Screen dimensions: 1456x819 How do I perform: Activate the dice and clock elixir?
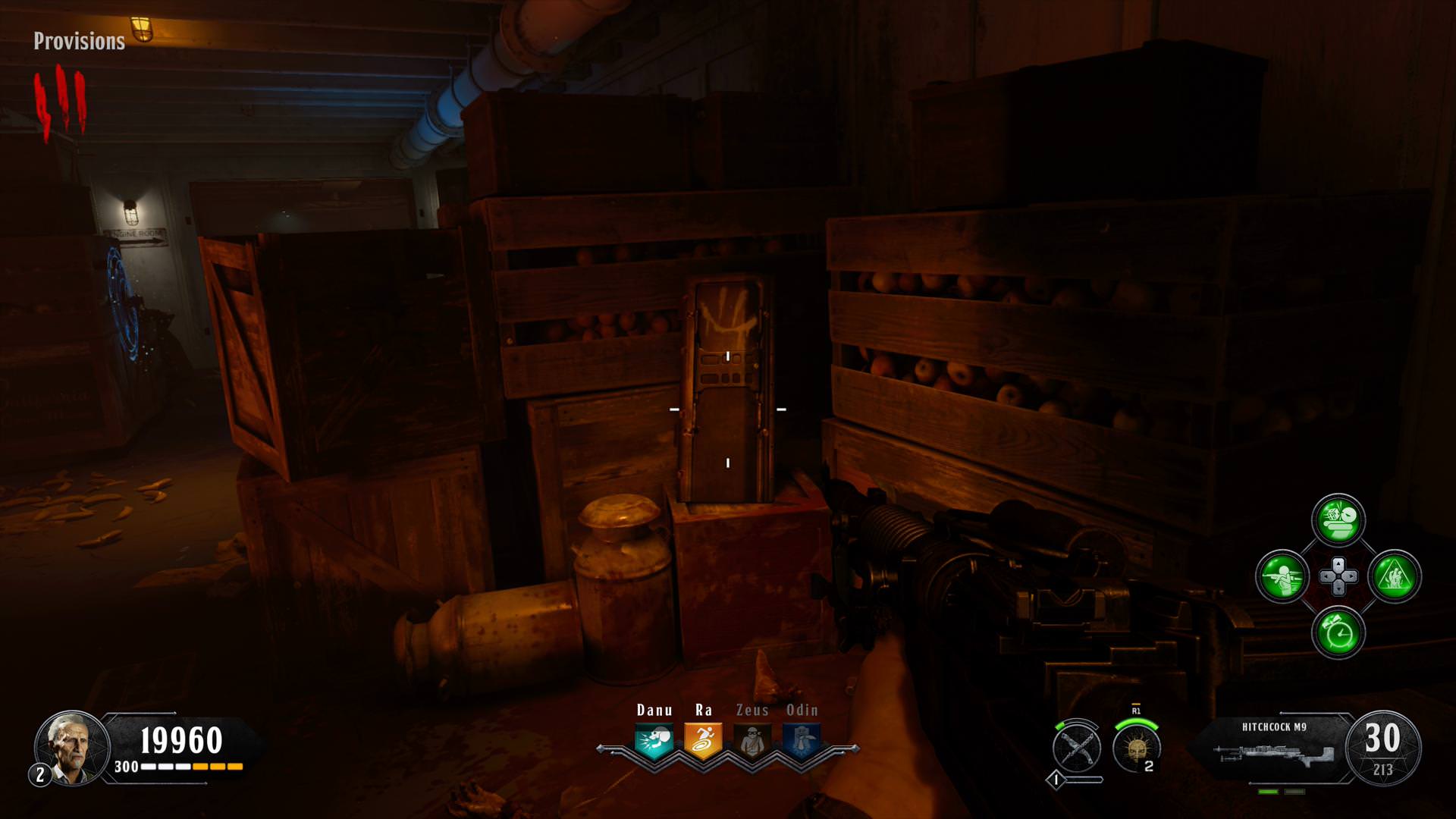point(1338,520)
